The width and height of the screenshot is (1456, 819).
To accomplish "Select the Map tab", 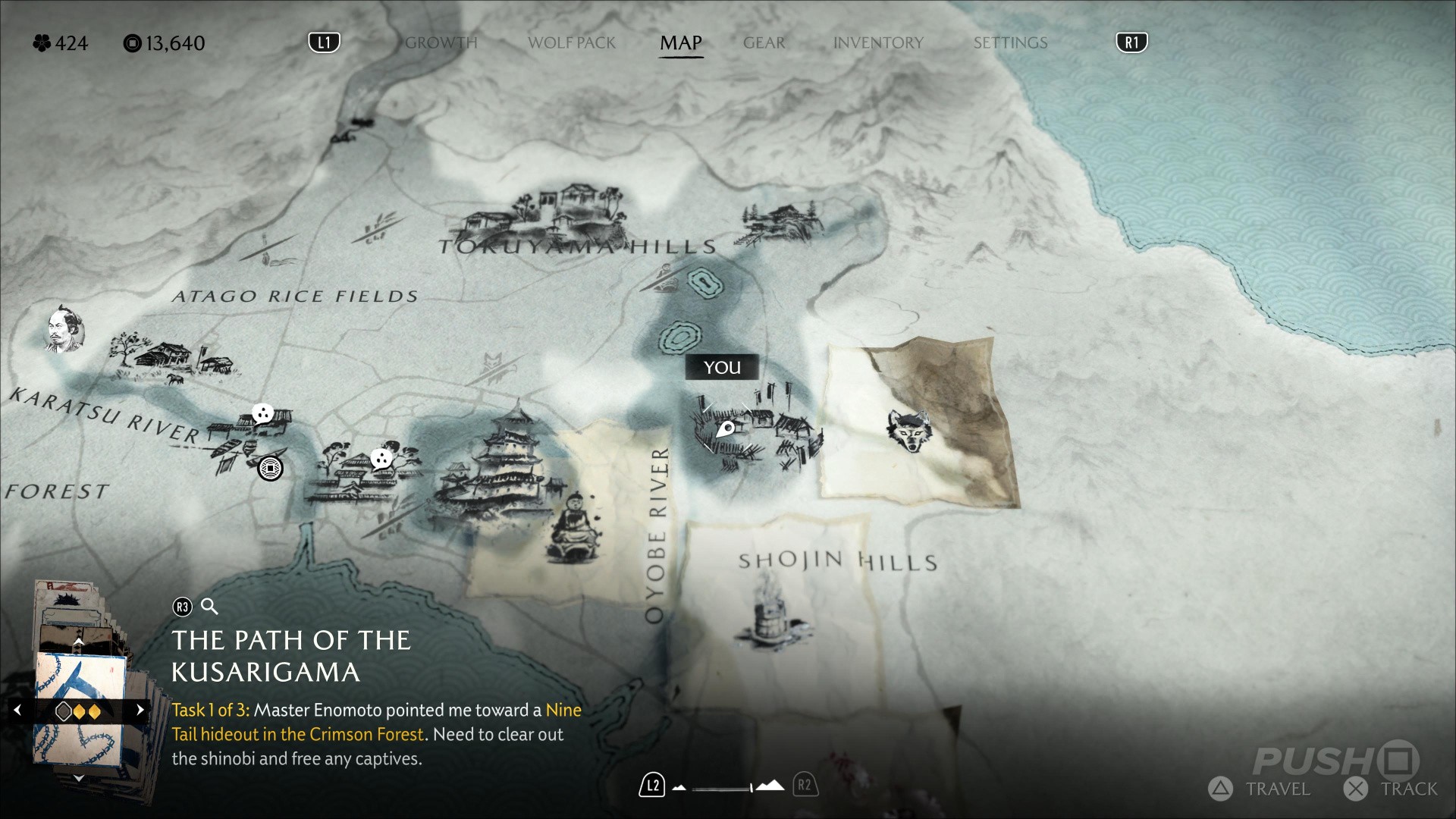I will point(681,43).
